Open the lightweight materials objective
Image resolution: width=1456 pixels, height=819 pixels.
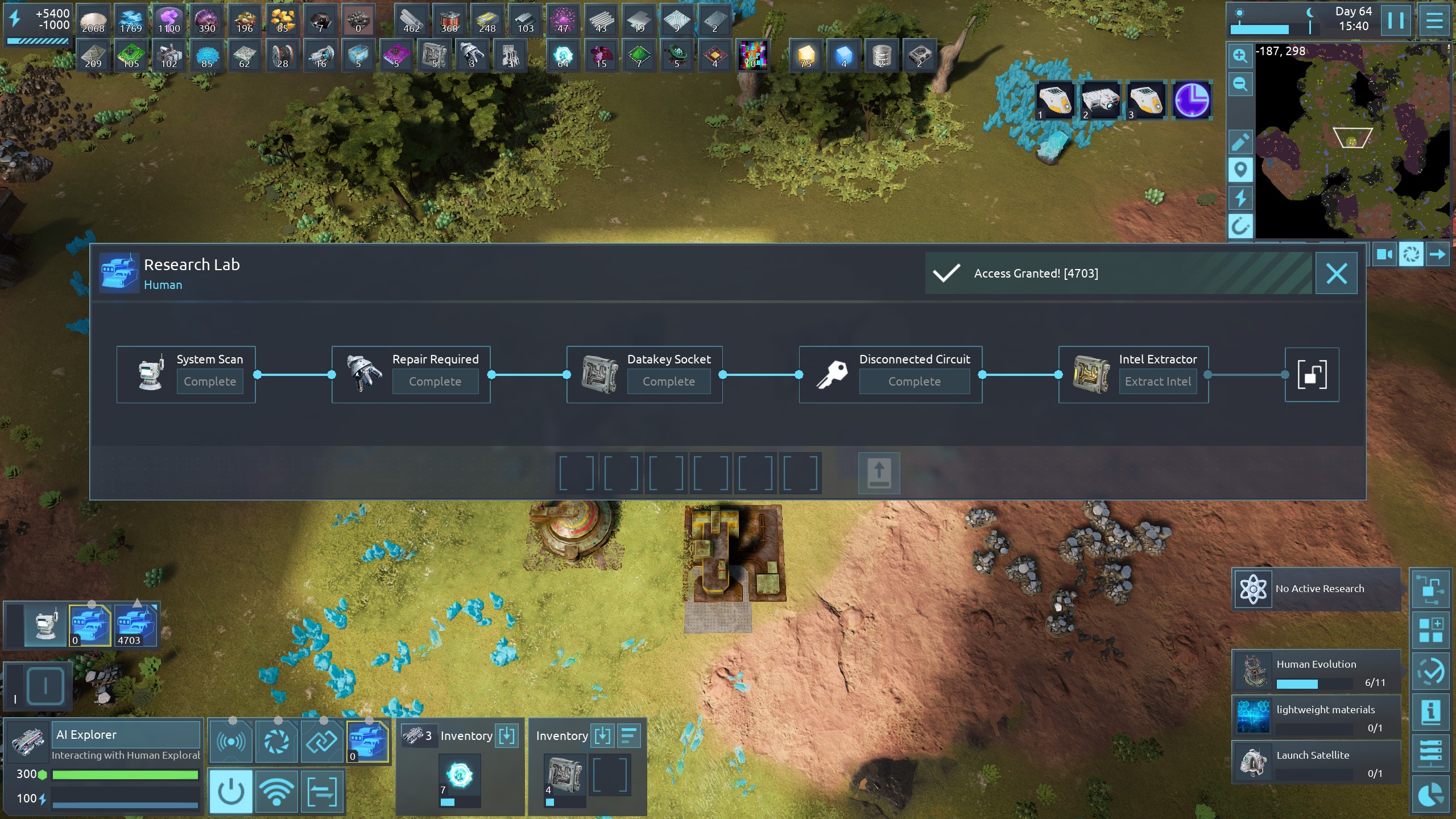pyautogui.click(x=1316, y=717)
